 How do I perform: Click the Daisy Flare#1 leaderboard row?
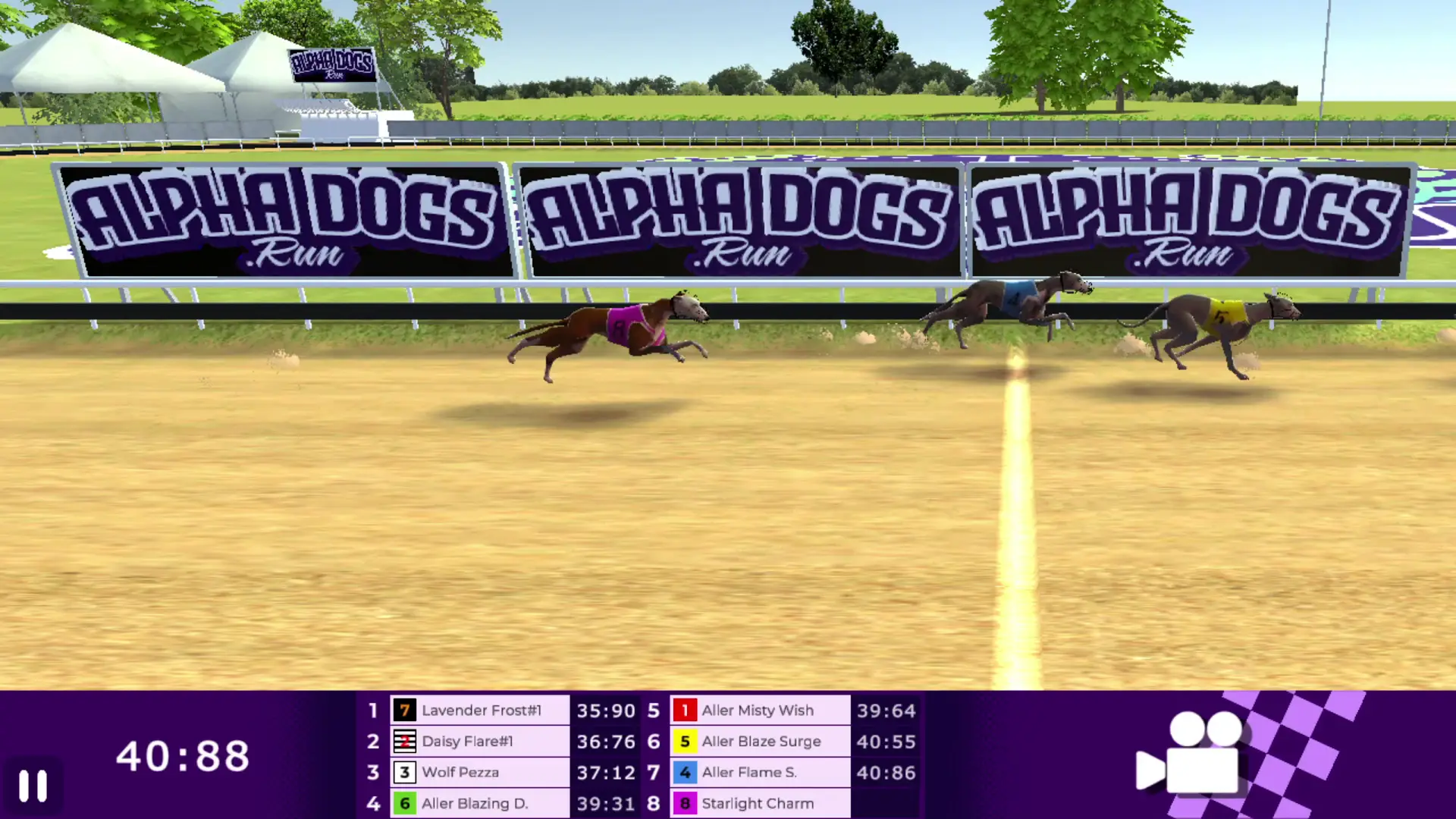point(481,742)
